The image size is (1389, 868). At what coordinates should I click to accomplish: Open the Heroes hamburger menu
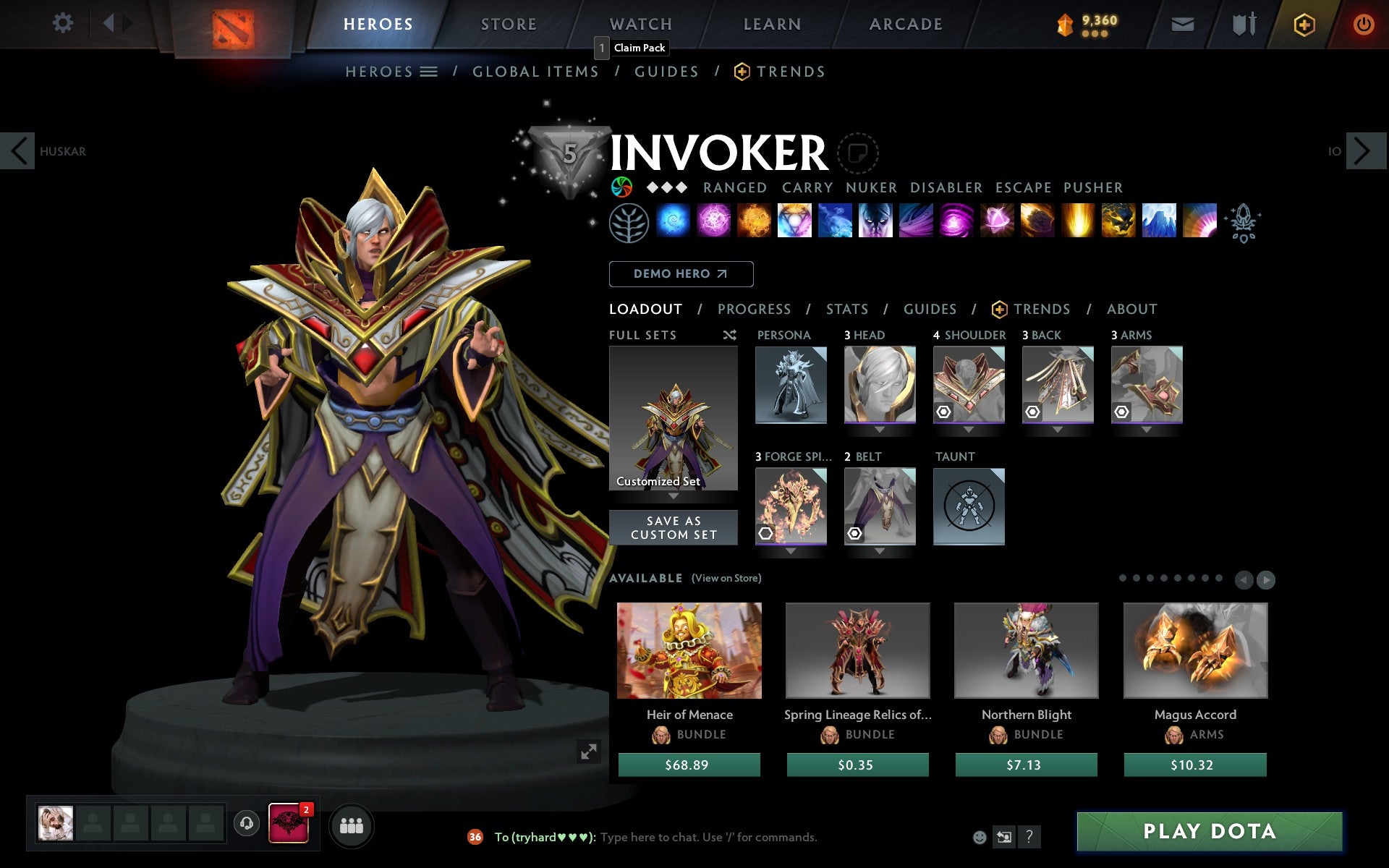430,72
